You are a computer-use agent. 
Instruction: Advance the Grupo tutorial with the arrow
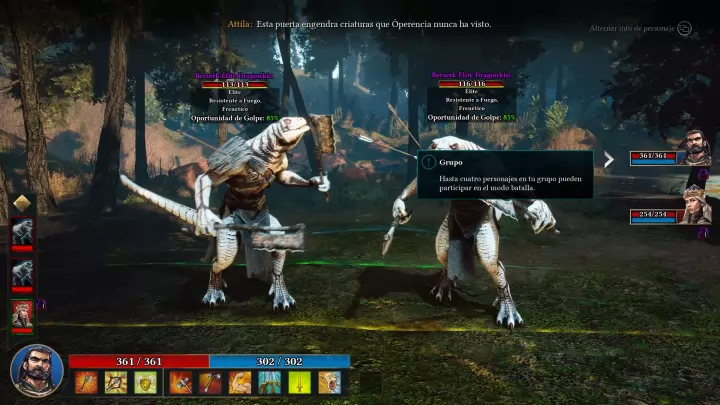pyautogui.click(x=608, y=159)
